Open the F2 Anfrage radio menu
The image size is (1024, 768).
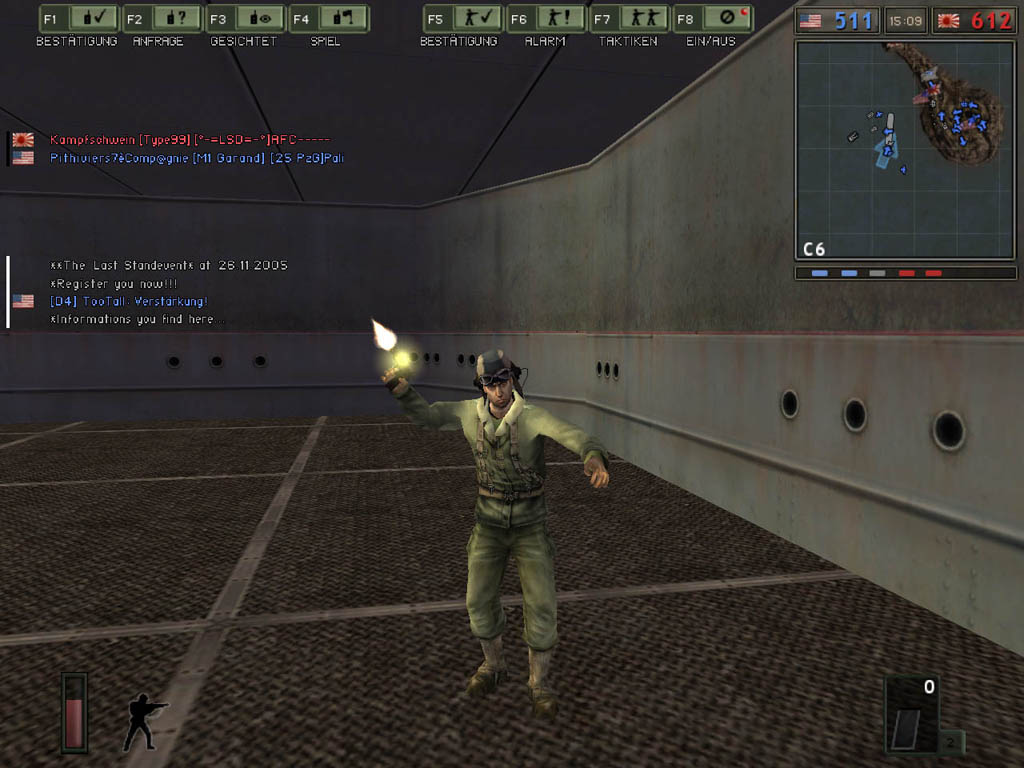point(162,19)
